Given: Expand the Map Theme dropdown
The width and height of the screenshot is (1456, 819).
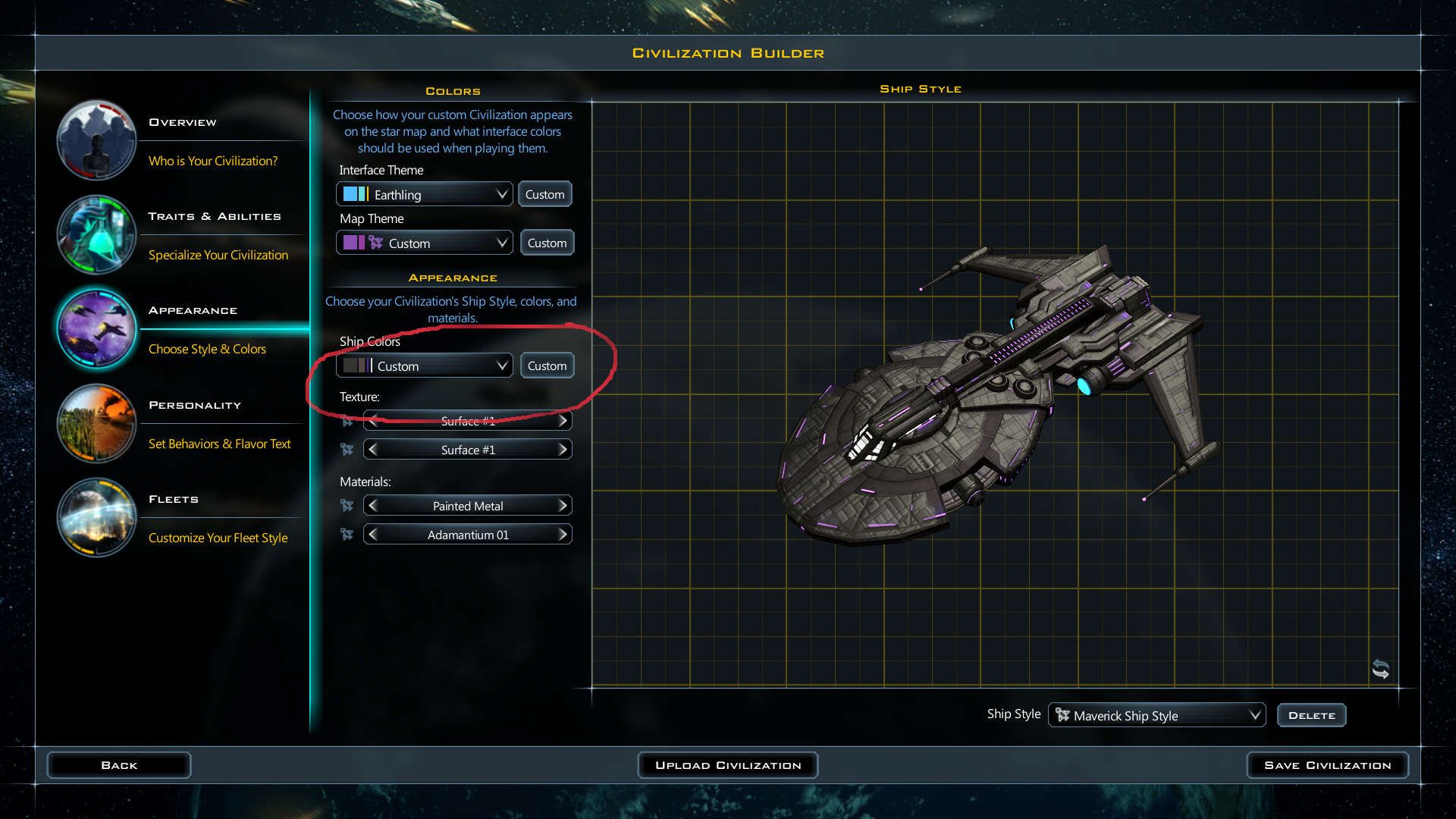Looking at the screenshot, I should coord(425,243).
